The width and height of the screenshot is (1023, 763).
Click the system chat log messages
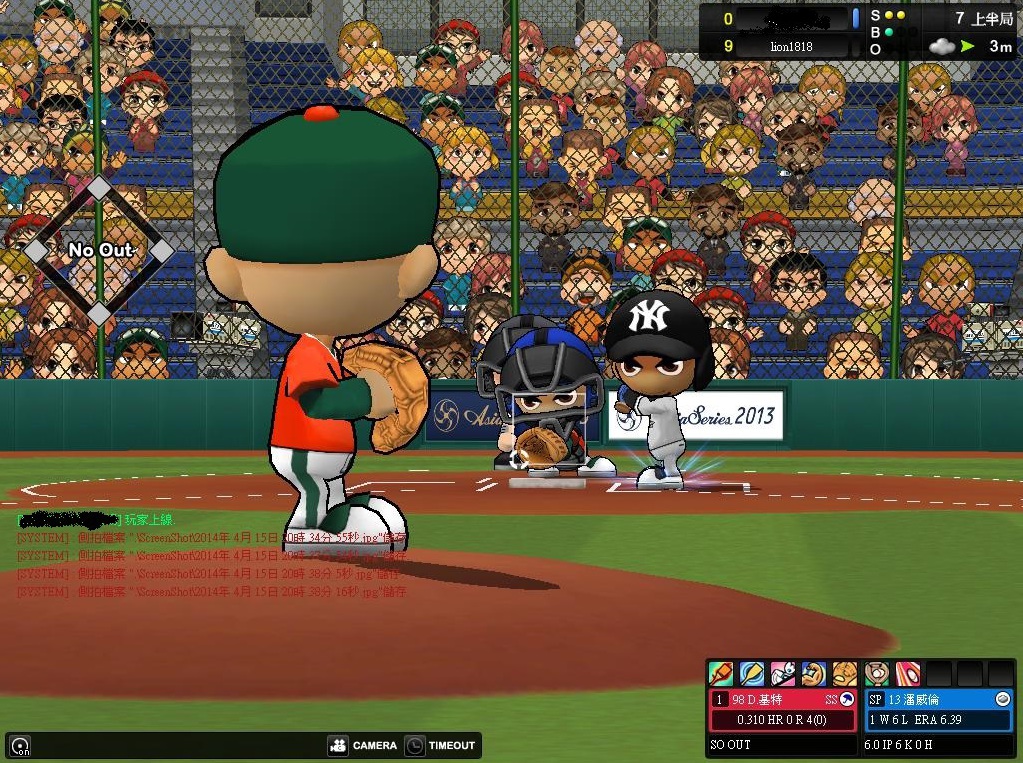pyautogui.click(x=212, y=564)
